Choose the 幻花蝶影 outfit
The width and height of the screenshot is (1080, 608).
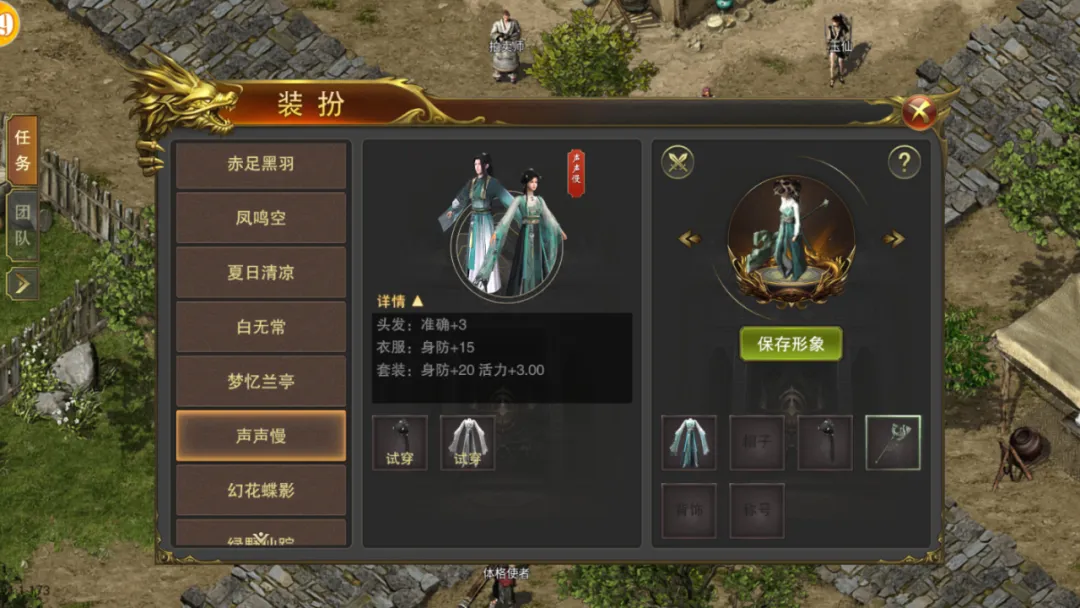261,490
